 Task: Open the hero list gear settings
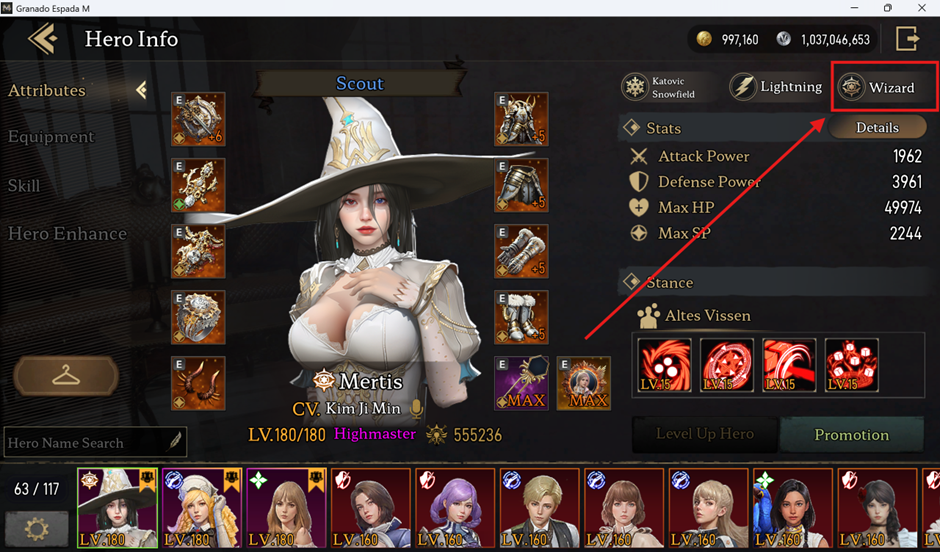click(x=37, y=527)
